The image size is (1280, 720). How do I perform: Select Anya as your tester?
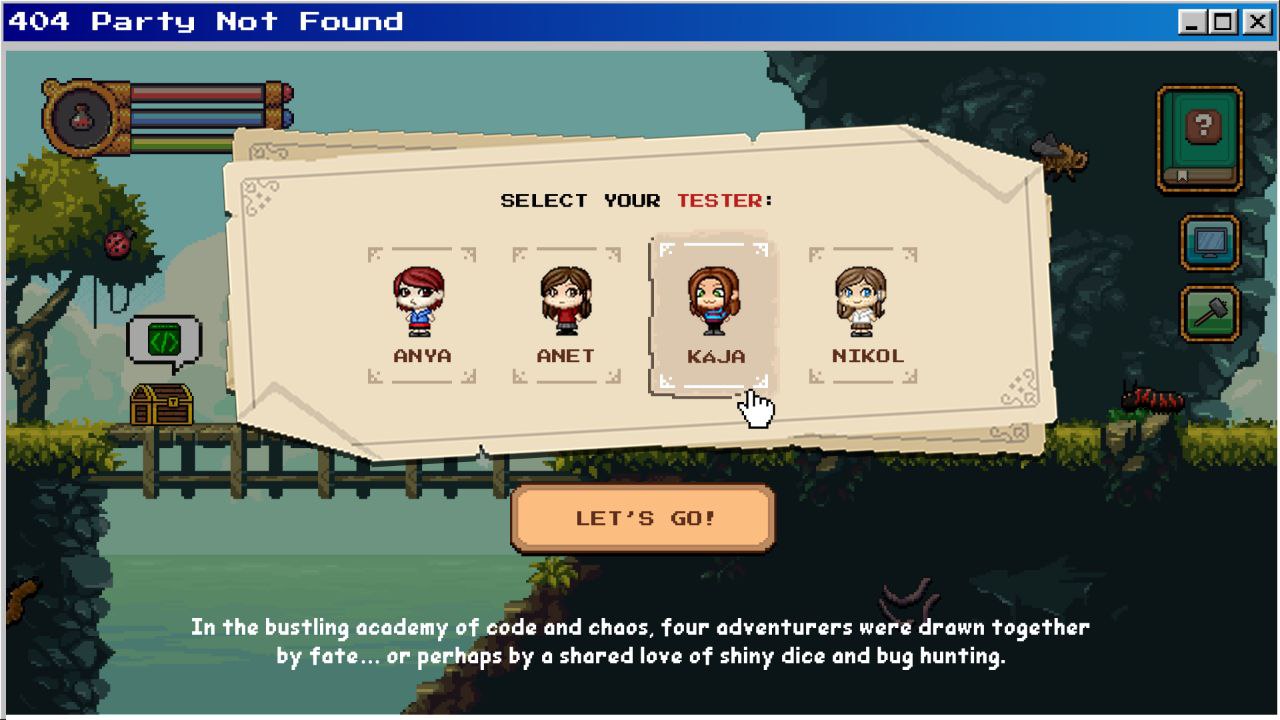point(421,315)
